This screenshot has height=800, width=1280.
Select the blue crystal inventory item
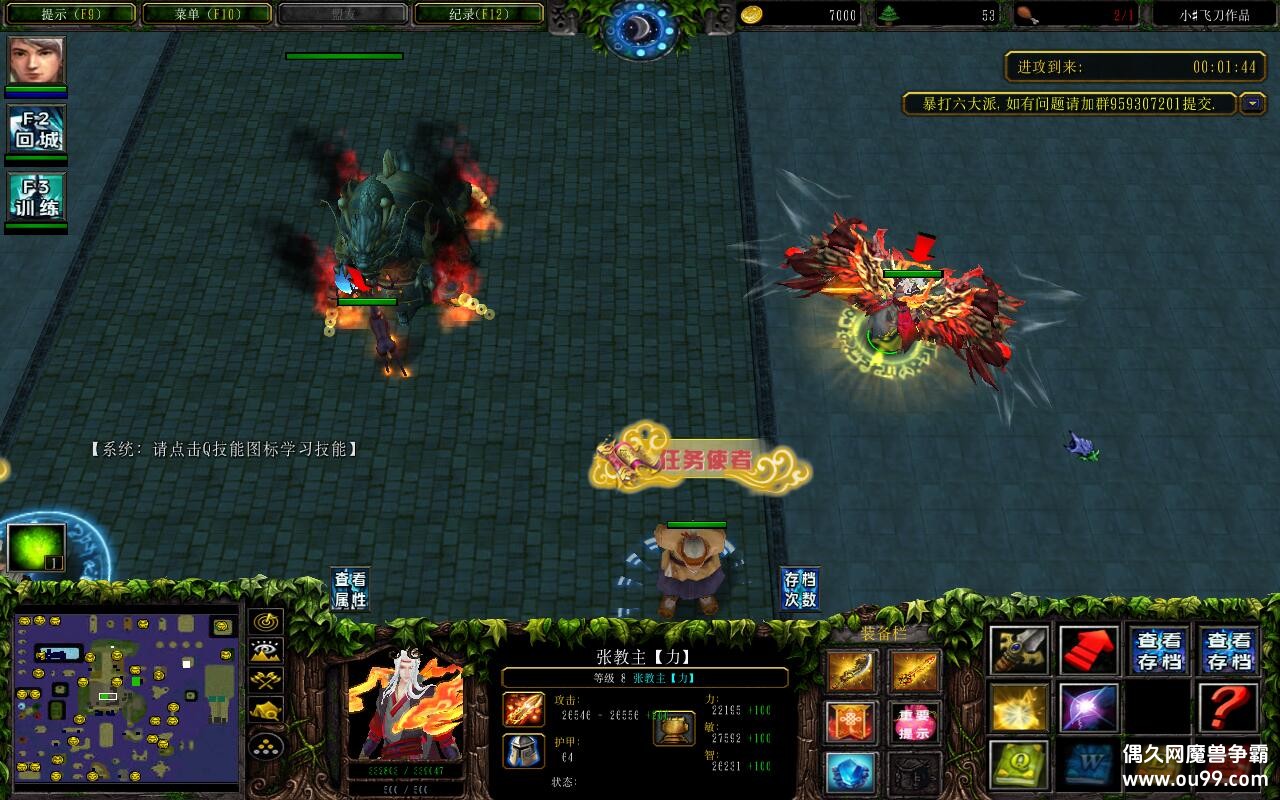[x=851, y=772]
